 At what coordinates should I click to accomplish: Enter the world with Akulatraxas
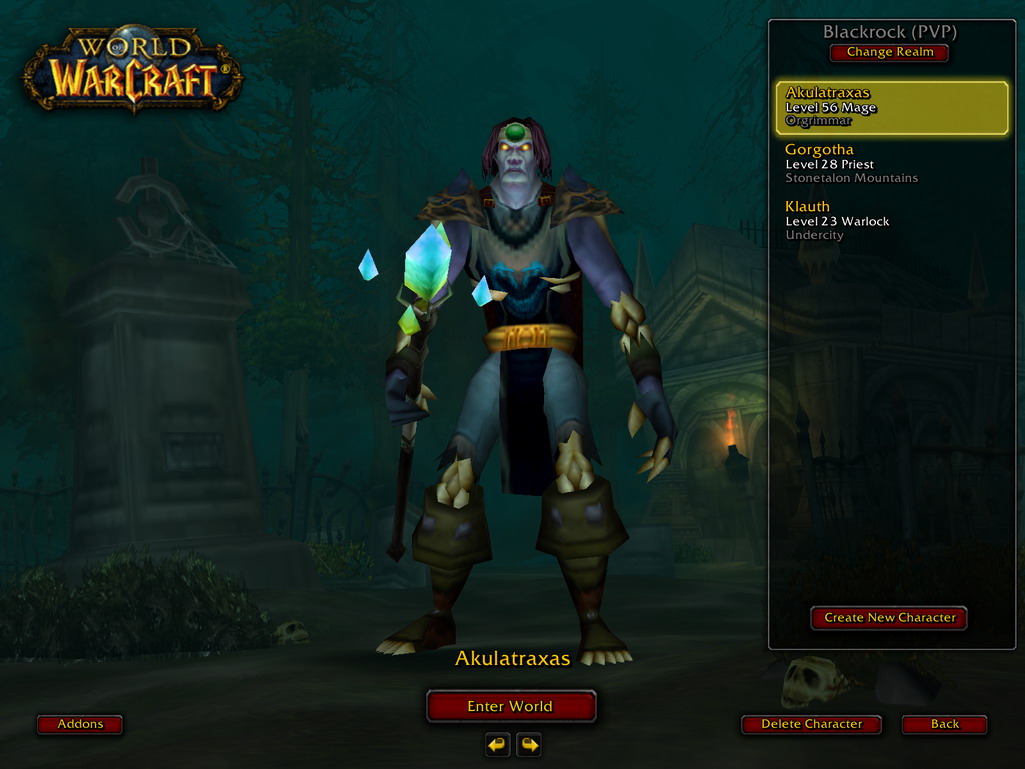coord(511,706)
